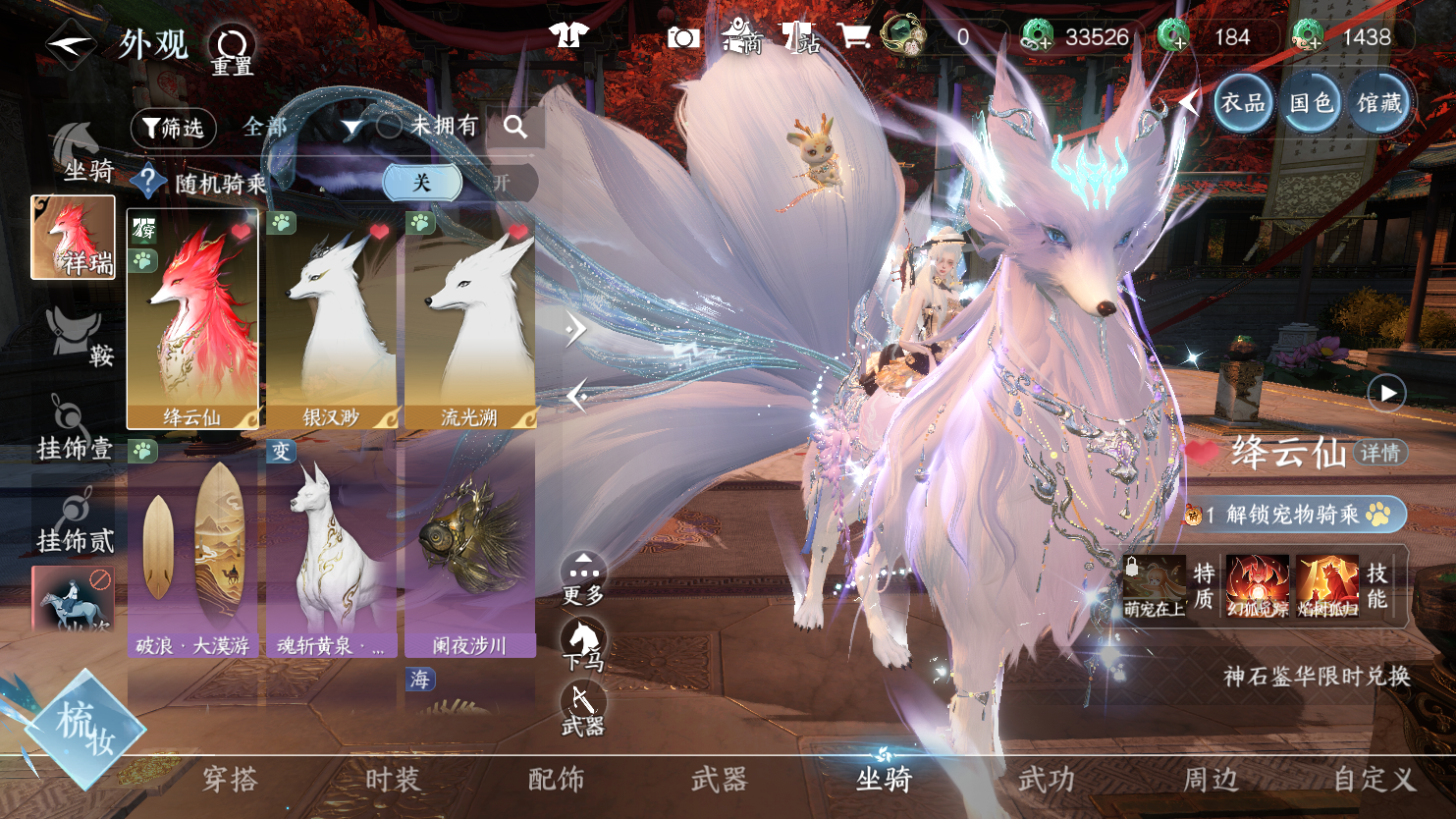
Task: Toggle the 随机骑乘 switch
Action: pos(422,183)
